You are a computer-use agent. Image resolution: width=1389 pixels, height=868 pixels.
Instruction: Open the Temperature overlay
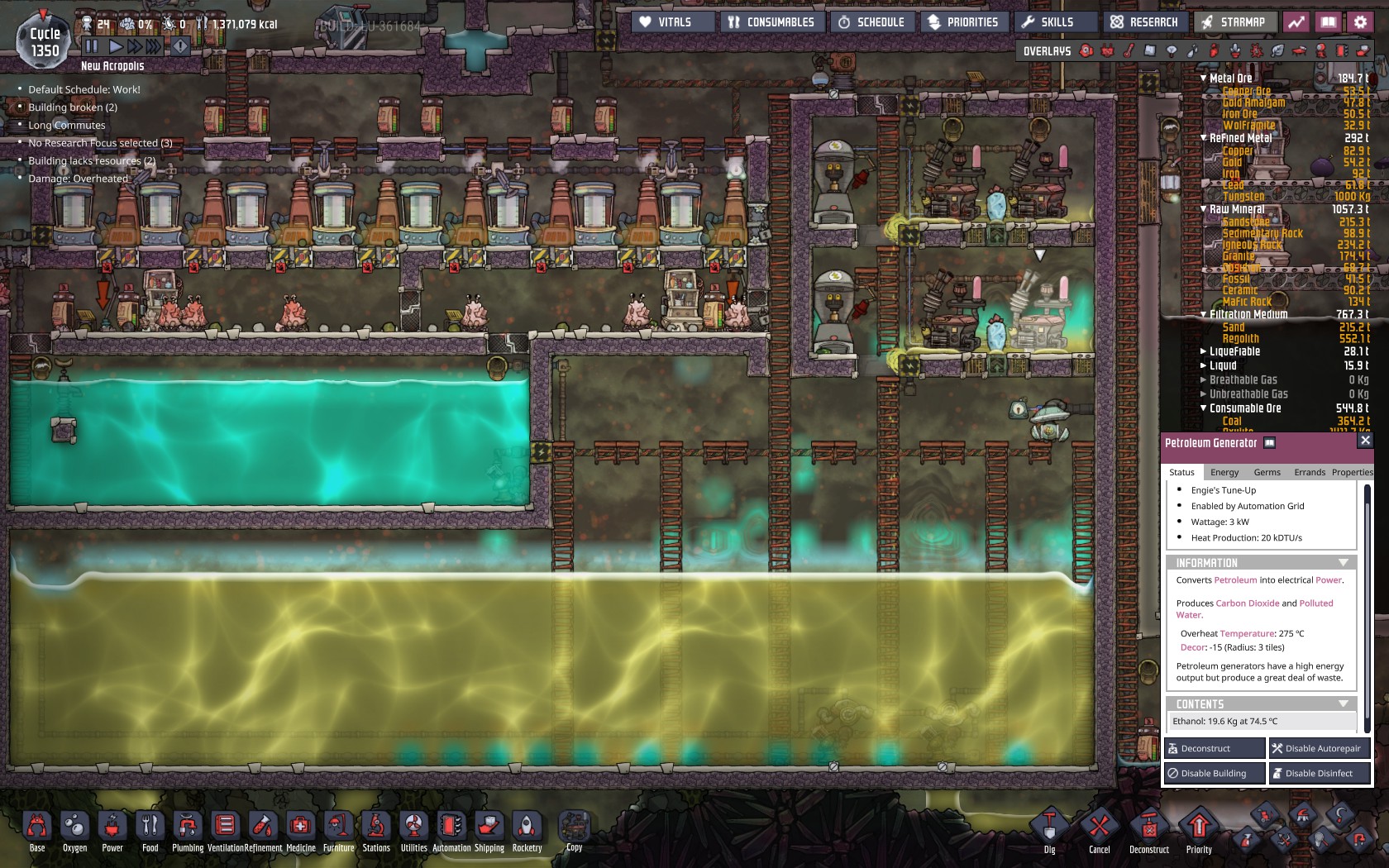tap(1127, 51)
